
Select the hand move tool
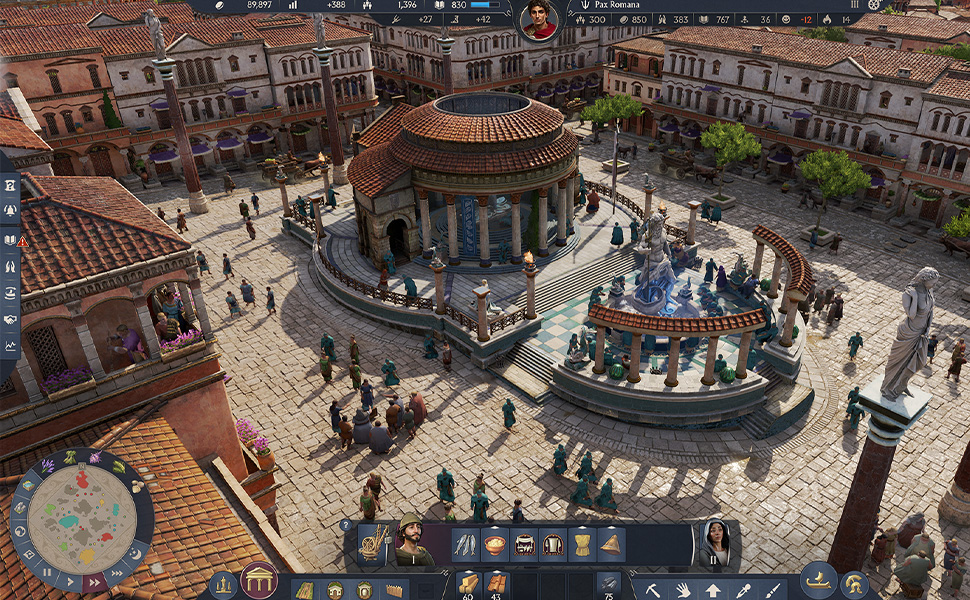[682, 590]
